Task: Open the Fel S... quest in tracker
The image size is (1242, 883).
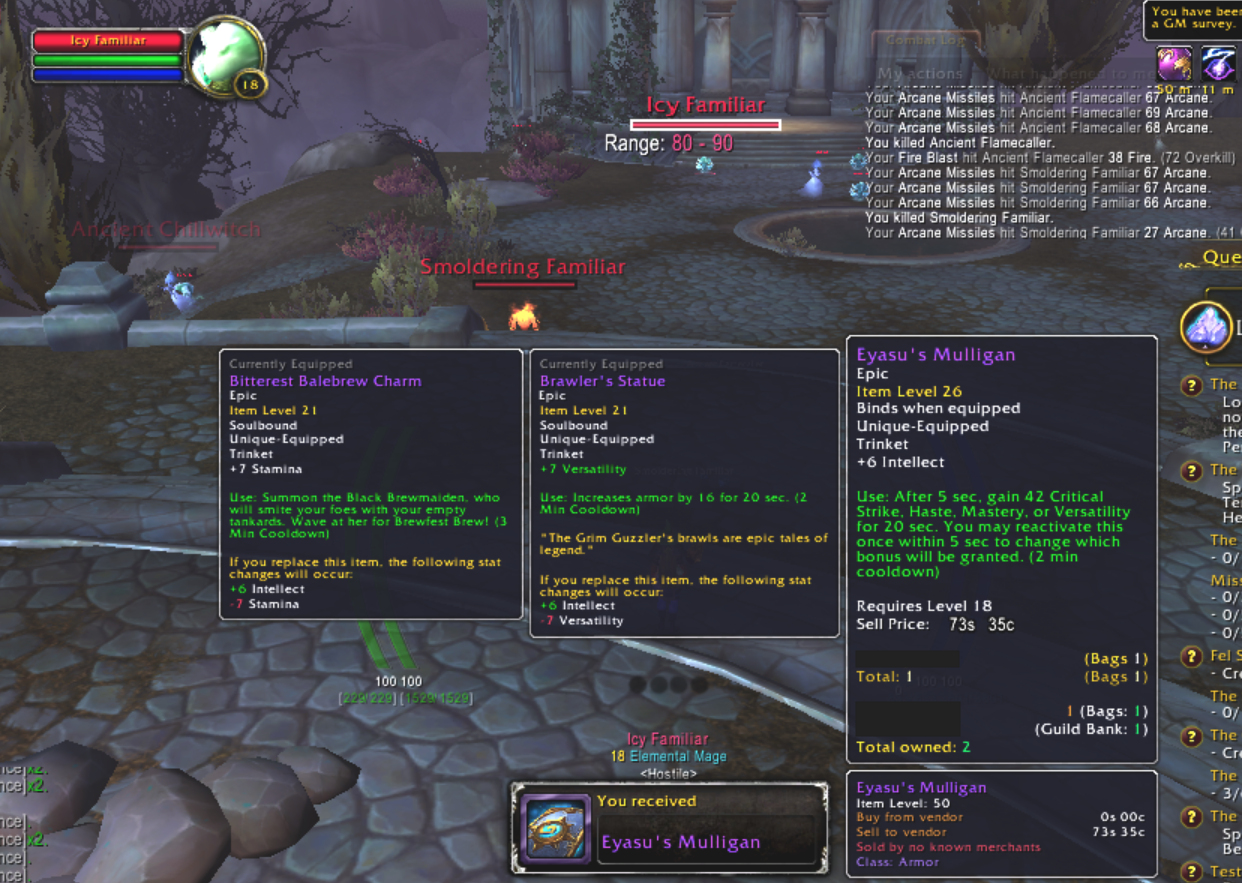Action: click(1224, 656)
